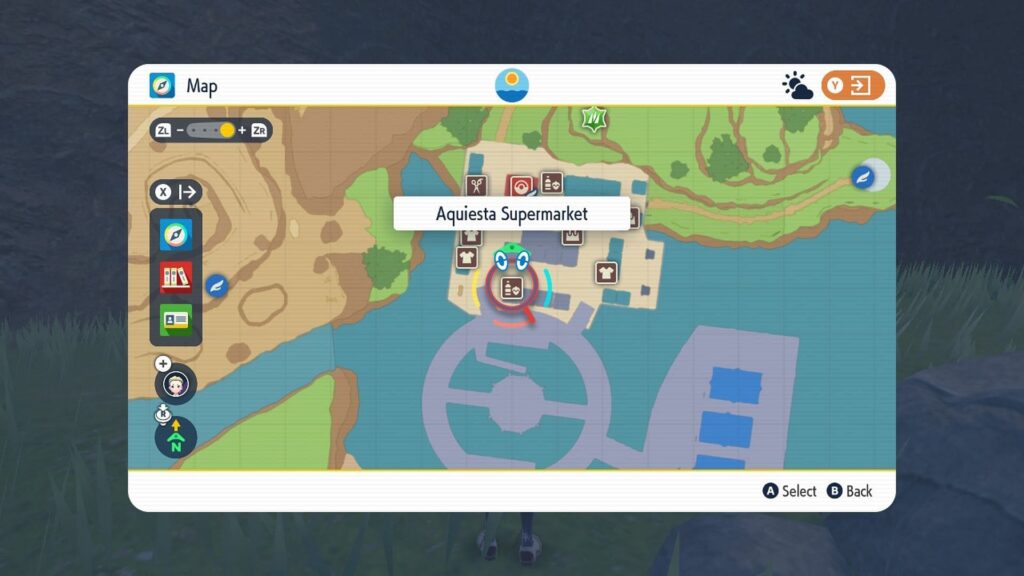Toggle the north-facing map orientation icon
Image resolution: width=1024 pixels, height=576 pixels.
click(x=175, y=437)
